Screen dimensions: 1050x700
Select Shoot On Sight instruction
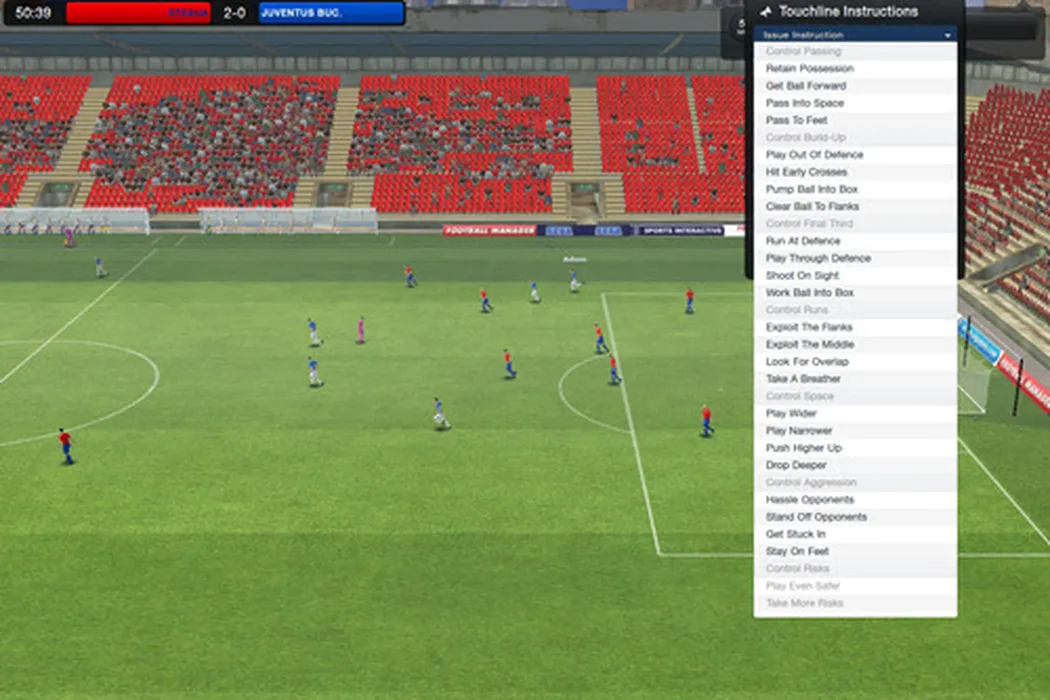[x=802, y=276]
